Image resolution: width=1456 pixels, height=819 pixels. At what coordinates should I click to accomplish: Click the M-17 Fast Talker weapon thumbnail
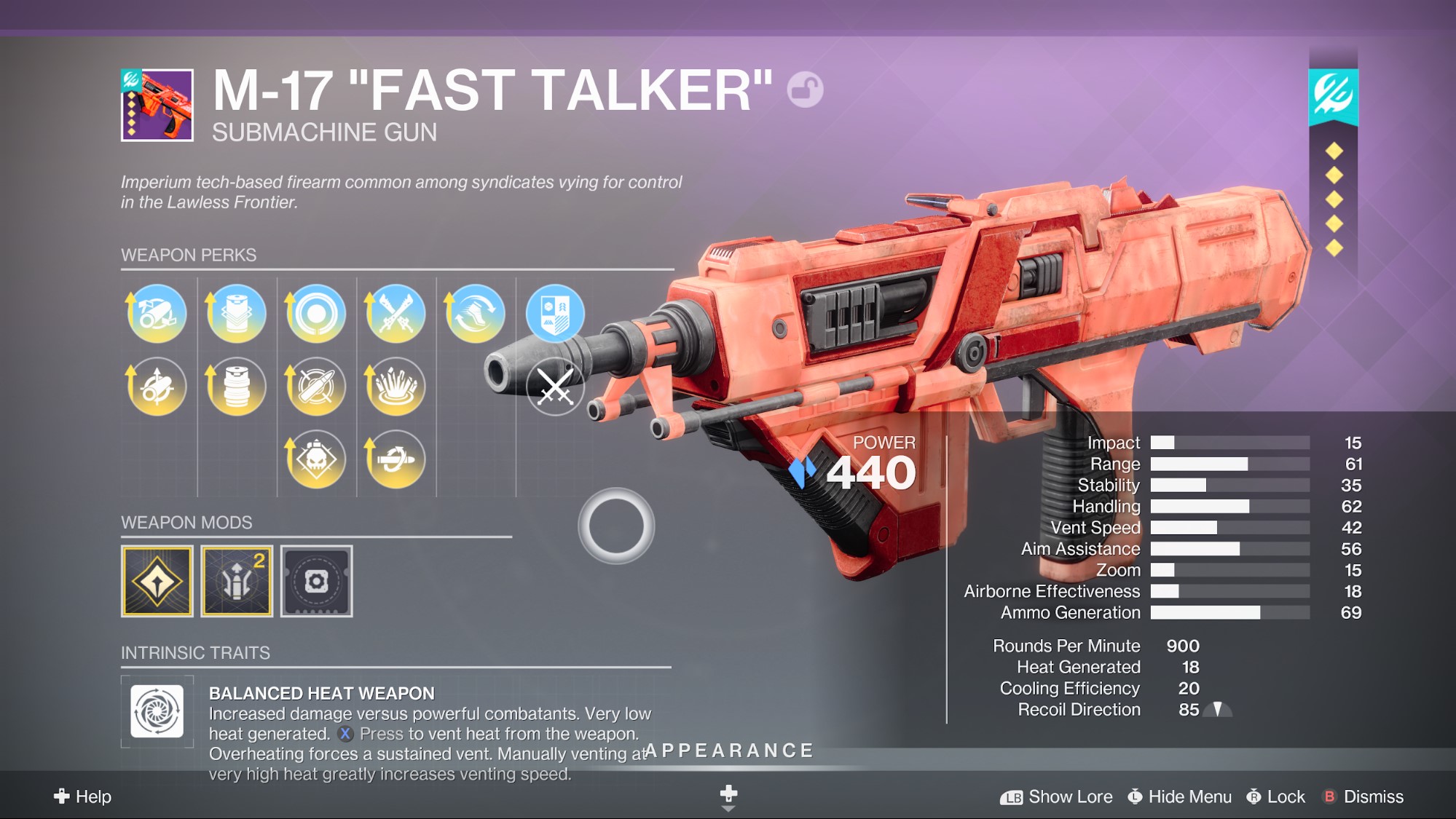click(x=157, y=105)
